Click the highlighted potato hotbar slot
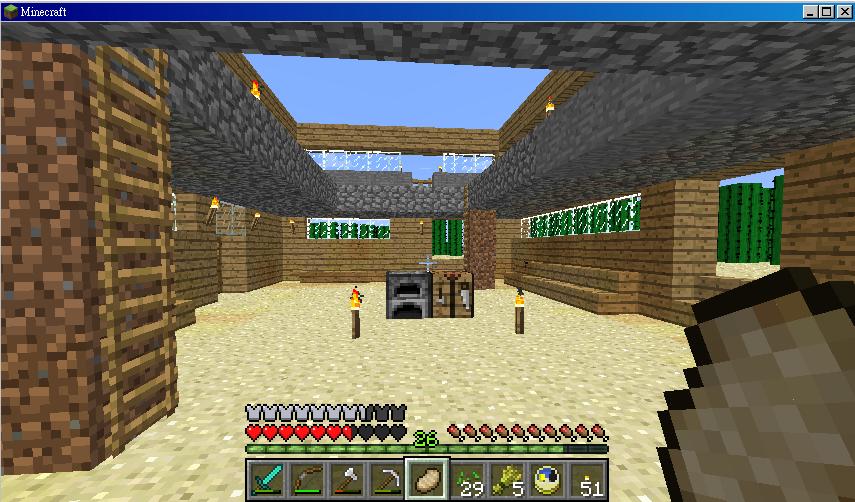 pyautogui.click(x=426, y=478)
